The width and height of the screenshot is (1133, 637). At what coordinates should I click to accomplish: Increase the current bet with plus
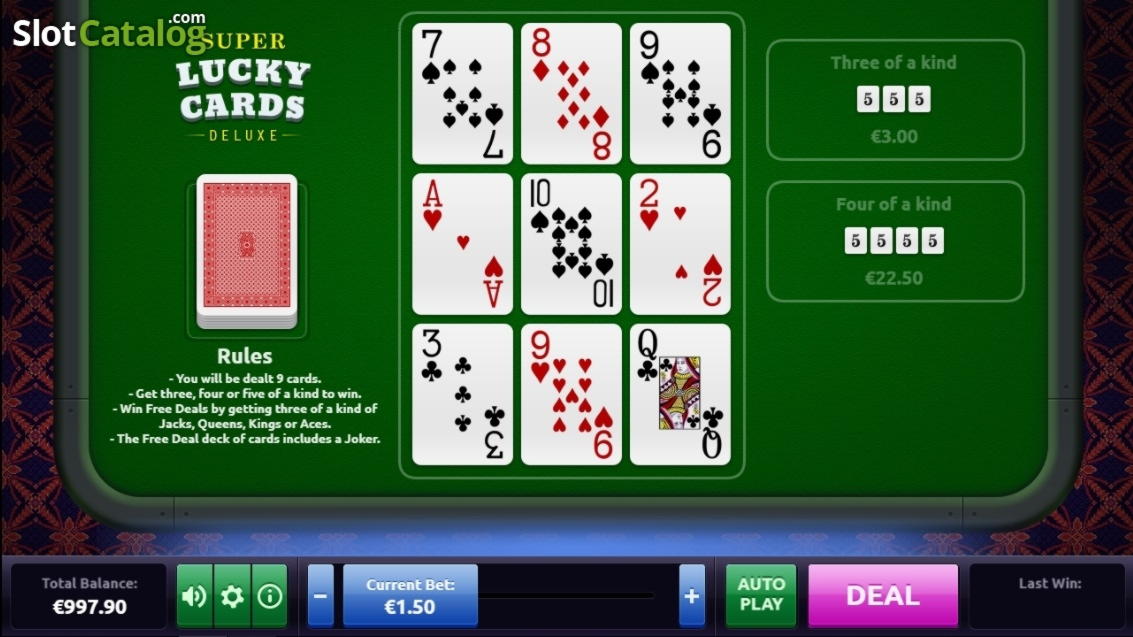click(x=691, y=596)
